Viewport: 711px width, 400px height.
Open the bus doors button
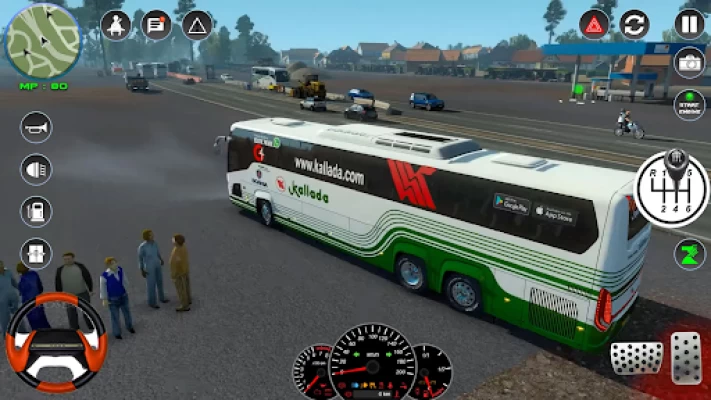point(36,254)
